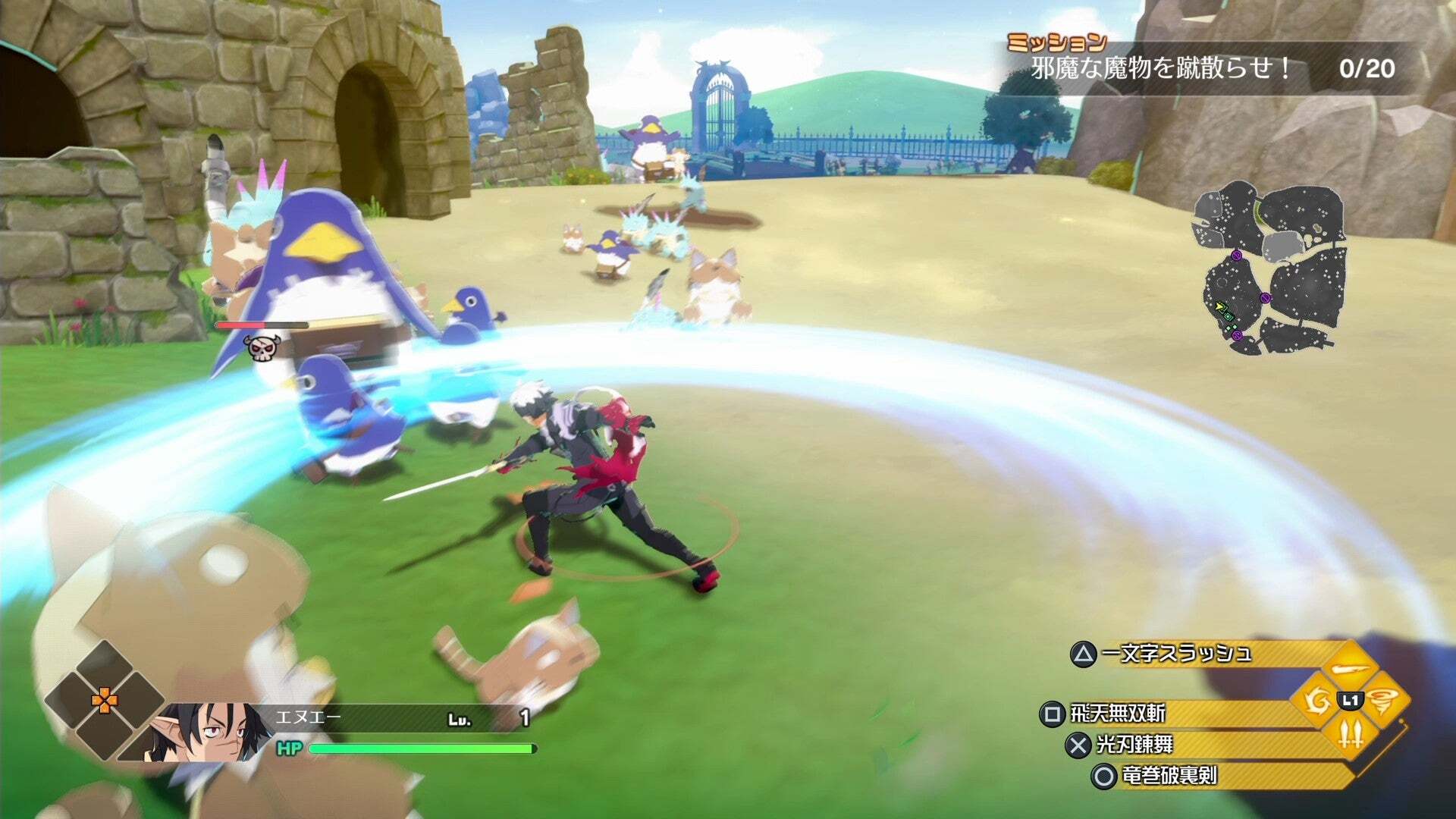The height and width of the screenshot is (819, 1456).
Task: Choose the 竜巻破裏剣 skill label
Action: coord(1169,776)
